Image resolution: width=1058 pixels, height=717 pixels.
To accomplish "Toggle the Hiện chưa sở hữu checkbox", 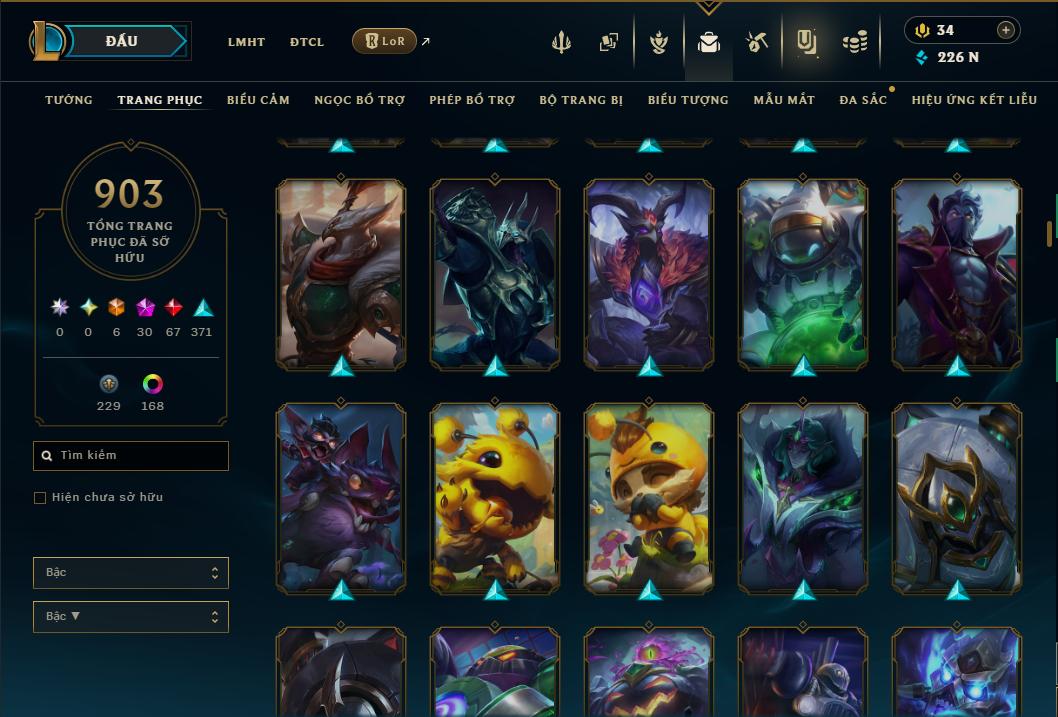I will pos(40,498).
